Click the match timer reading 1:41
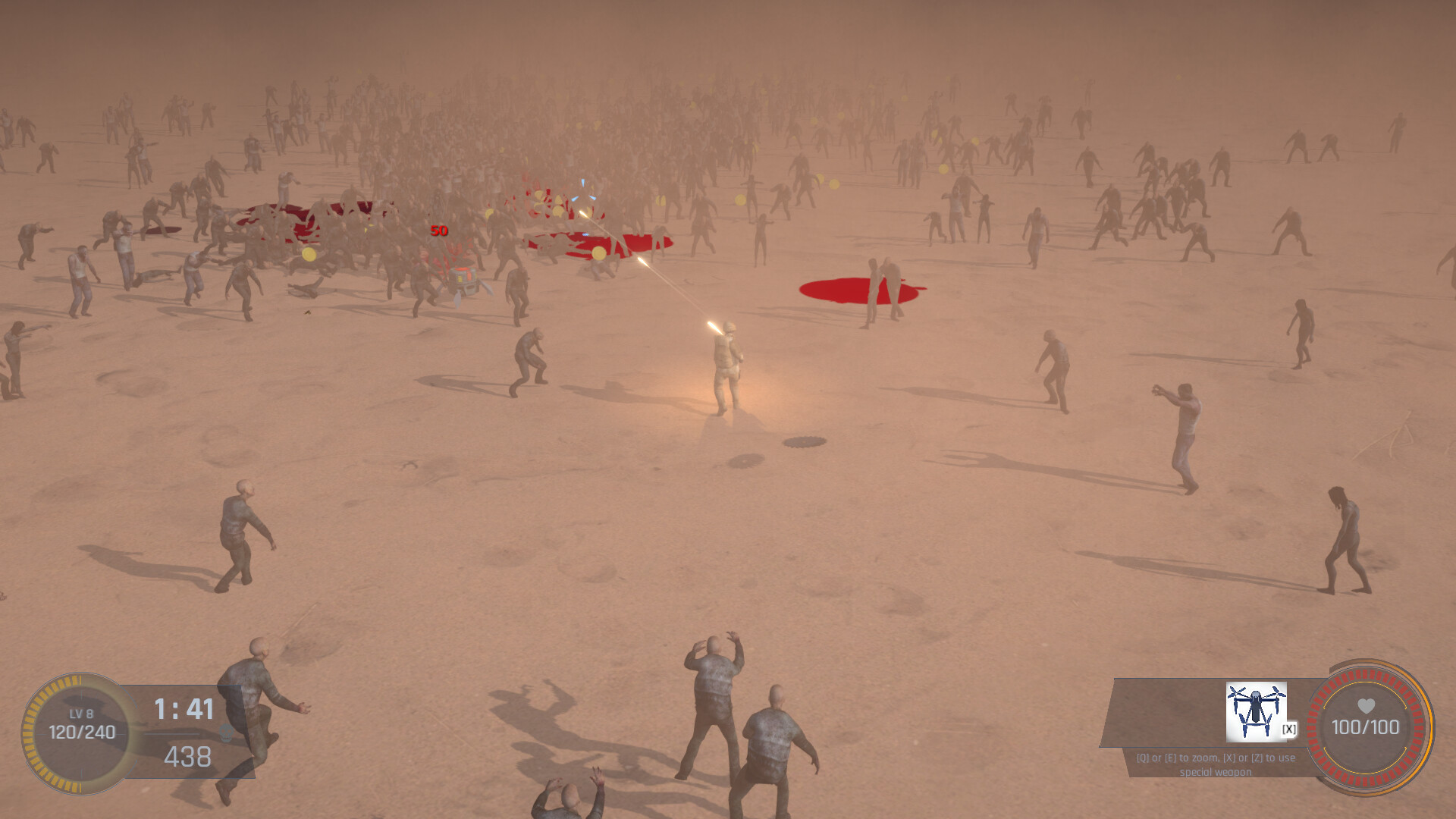The image size is (1456, 819). (x=184, y=707)
